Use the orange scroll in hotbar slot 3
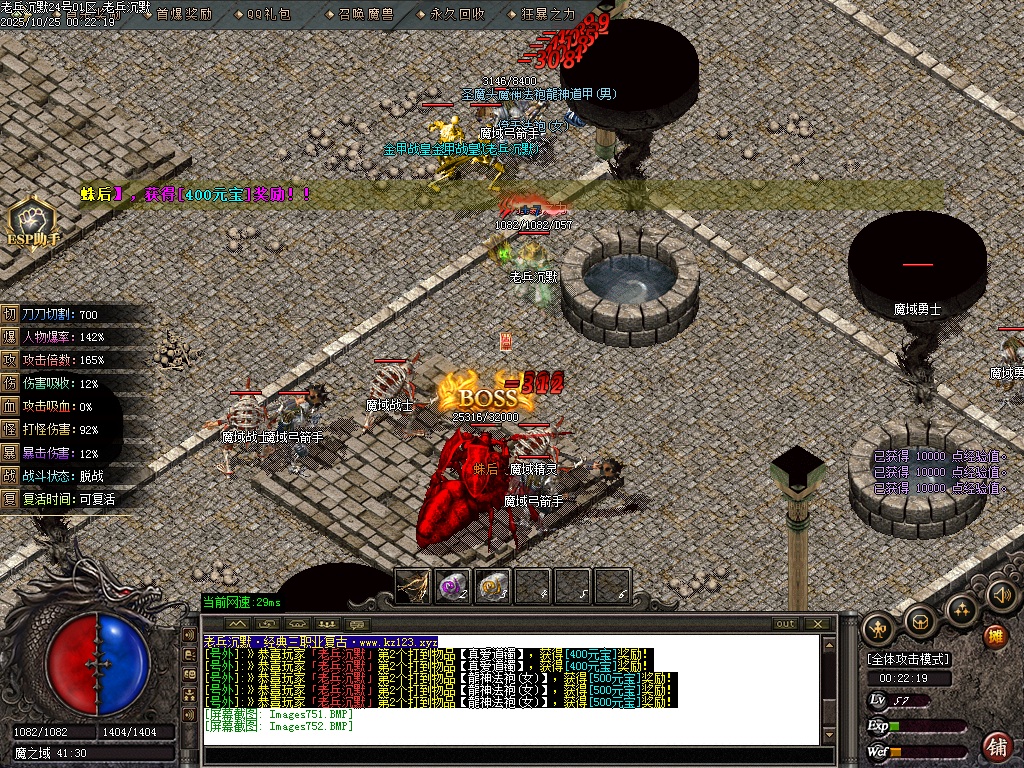Viewport: 1024px width, 768px height. tap(493, 586)
